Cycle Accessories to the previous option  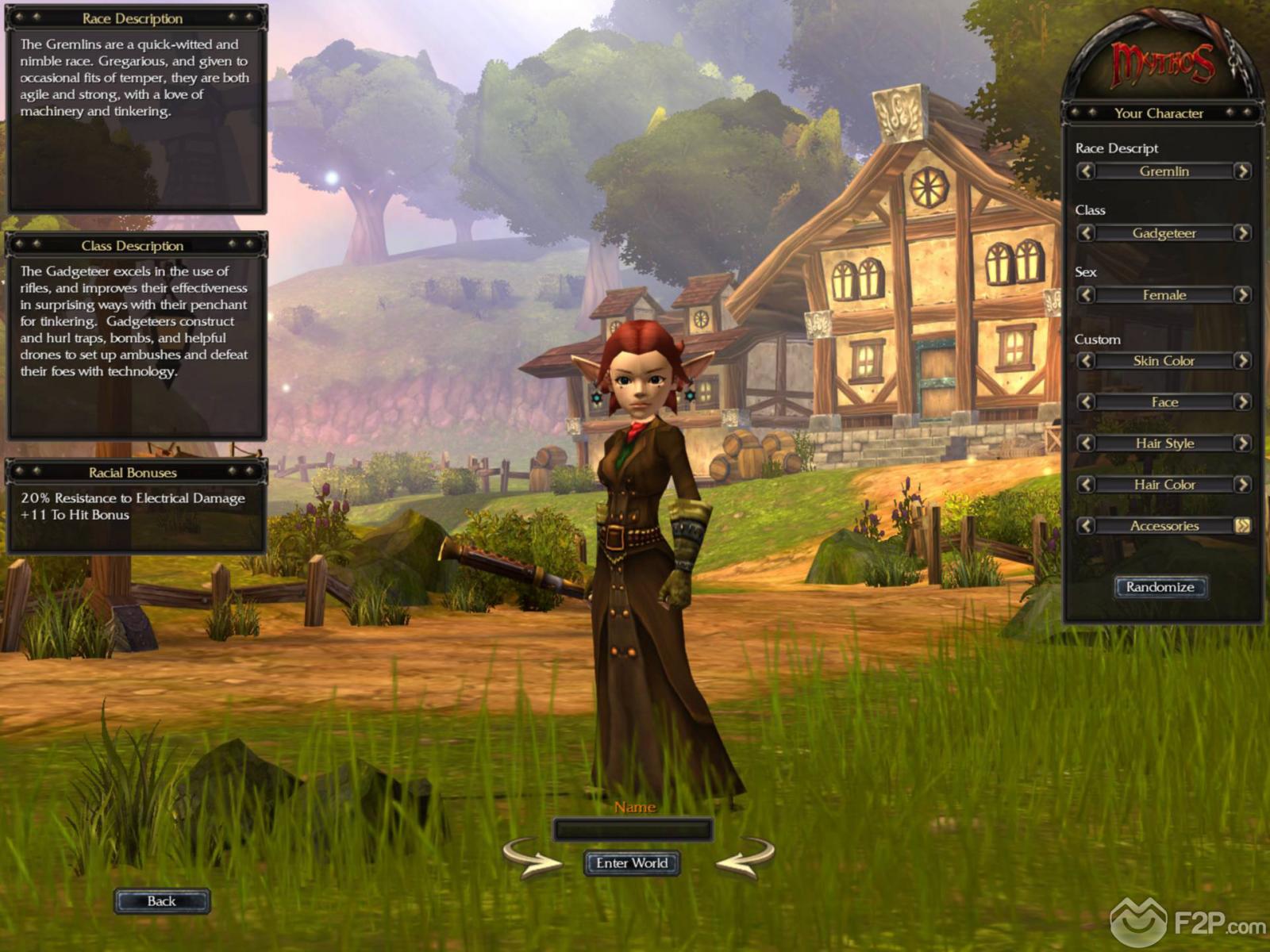[1086, 526]
